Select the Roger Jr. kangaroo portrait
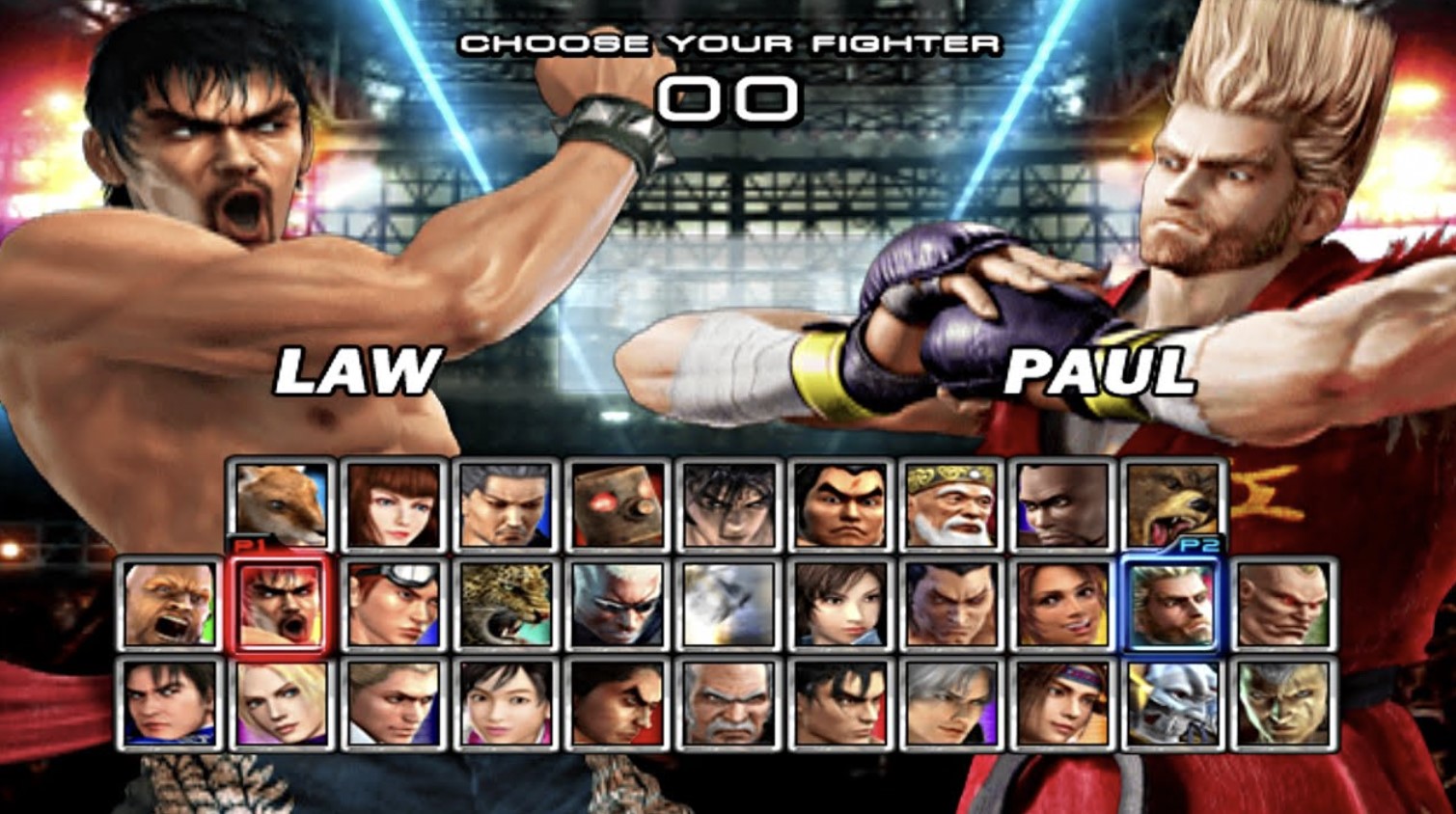 tap(280, 503)
